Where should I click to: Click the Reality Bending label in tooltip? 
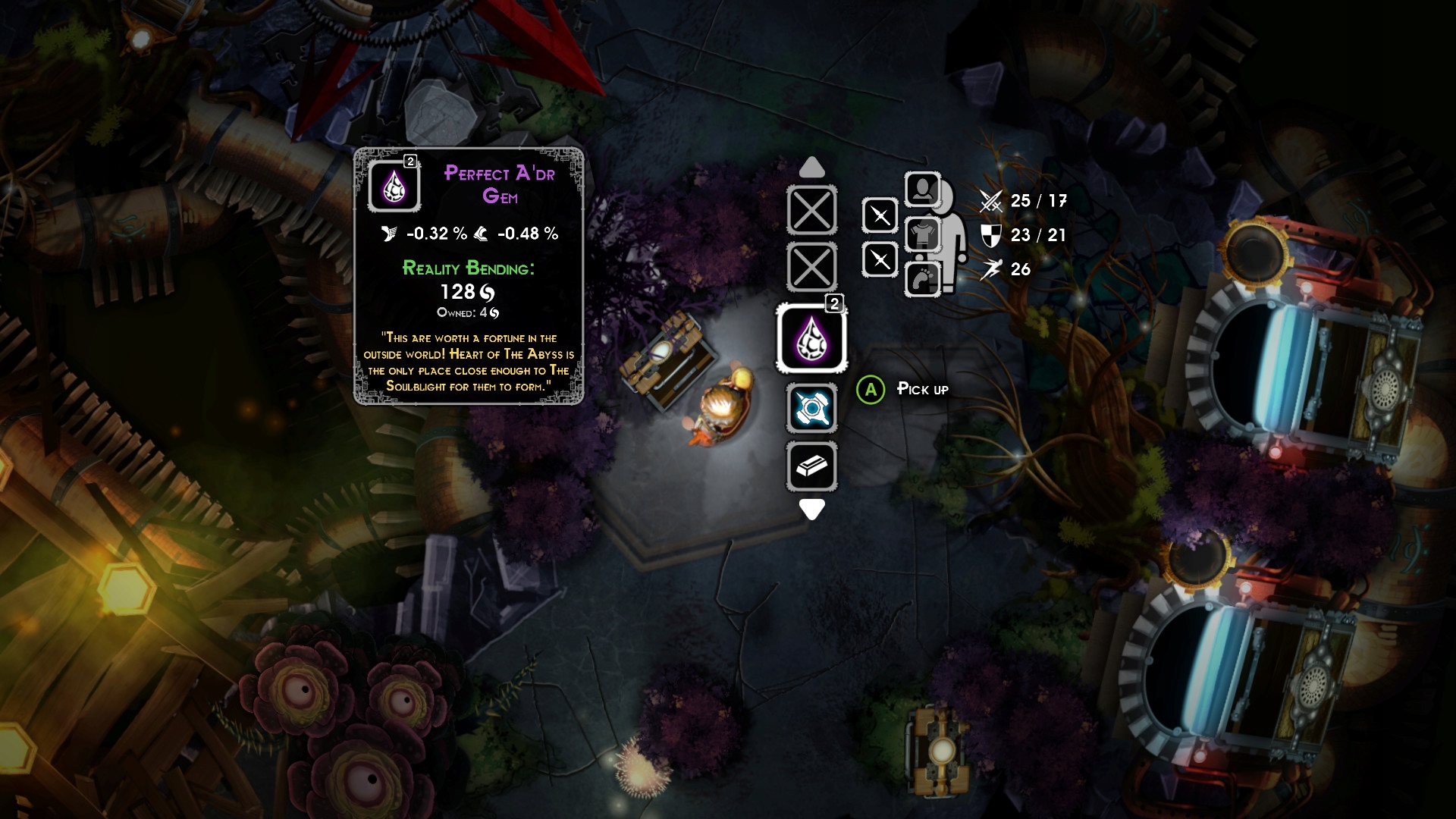(x=469, y=267)
